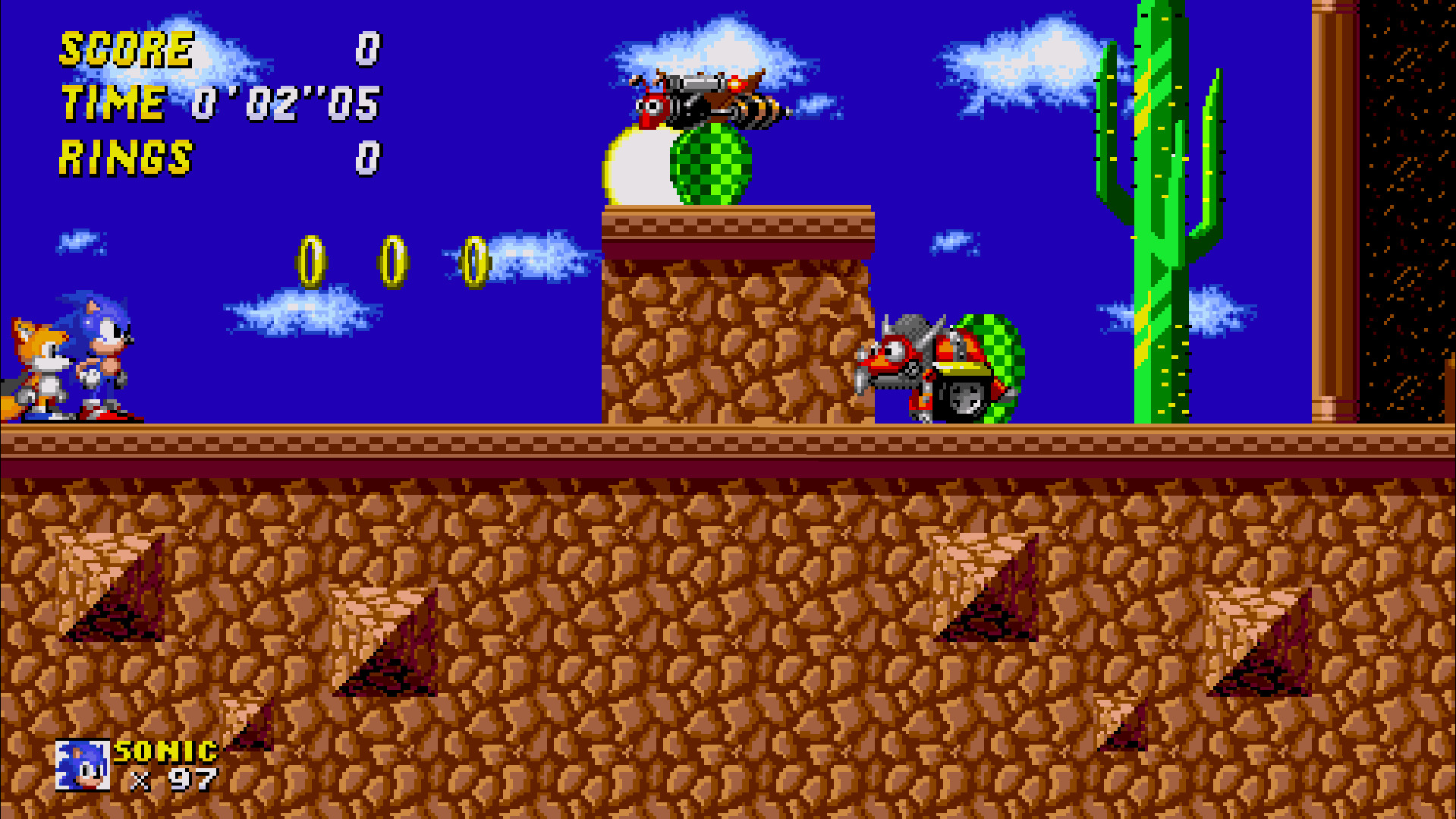Click the rightmost golden ring
1456x819 pixels.
(x=476, y=258)
